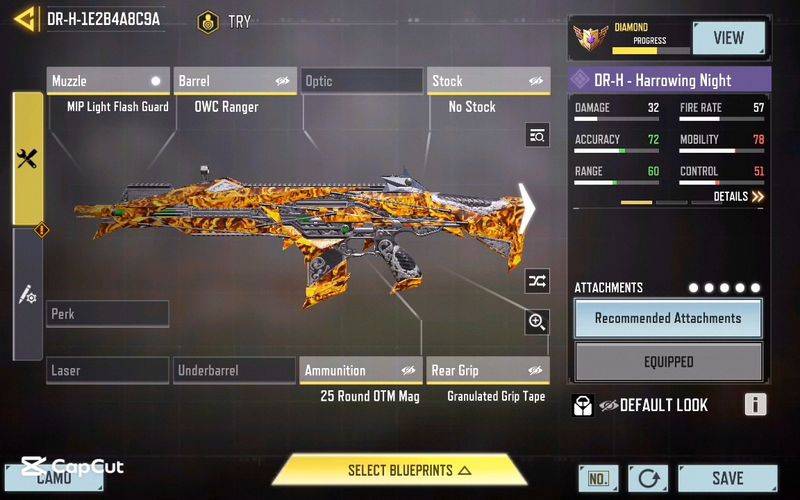Select the Laser slot
The width and height of the screenshot is (800, 500).
pyautogui.click(x=108, y=371)
